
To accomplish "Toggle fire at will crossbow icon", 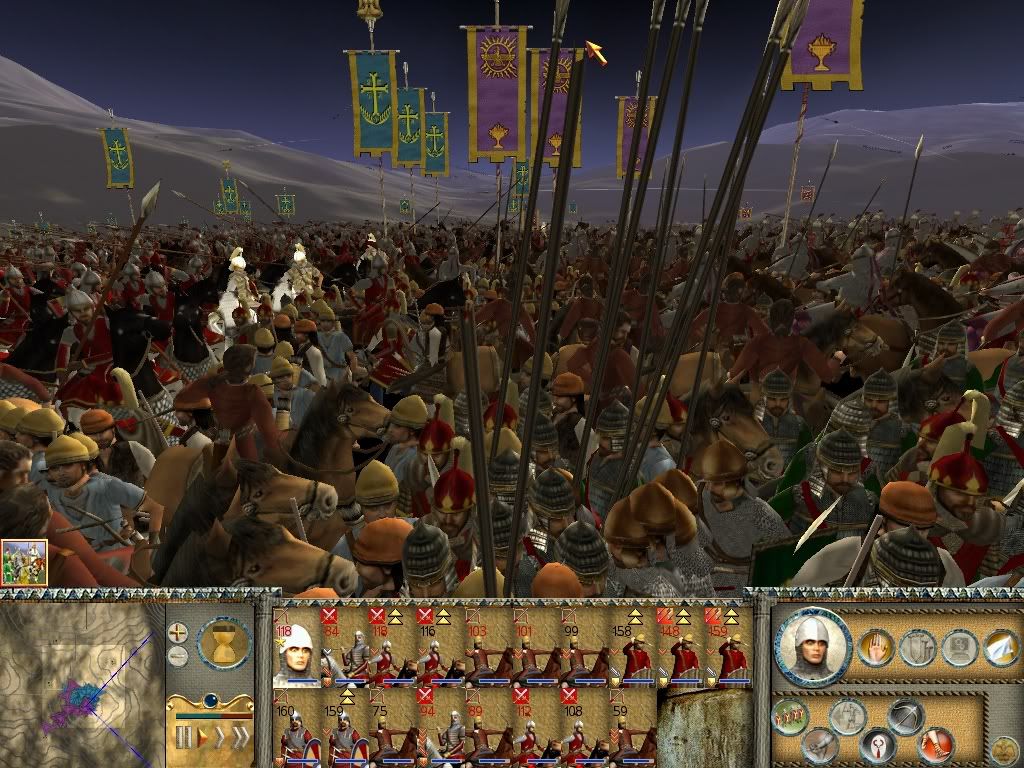I will pyautogui.click(x=907, y=716).
